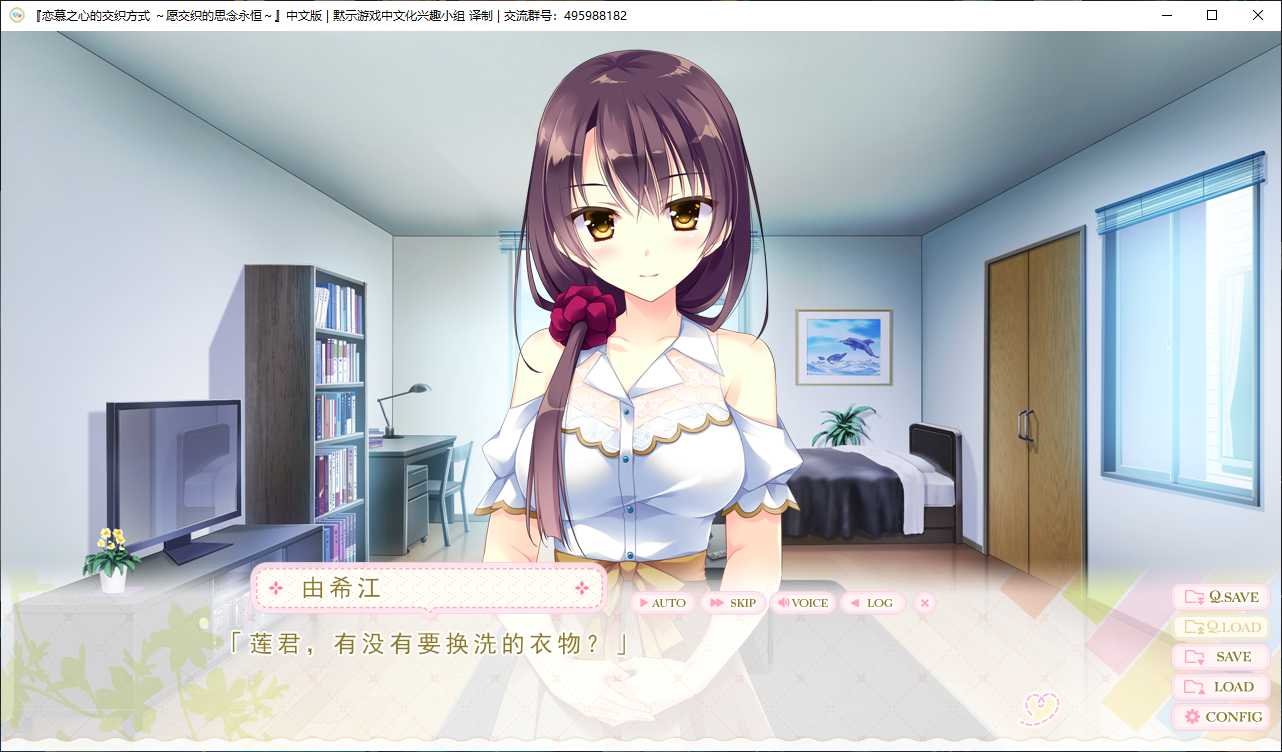
Task: Click the fast-forward arrows on SKIP
Action: (714, 603)
